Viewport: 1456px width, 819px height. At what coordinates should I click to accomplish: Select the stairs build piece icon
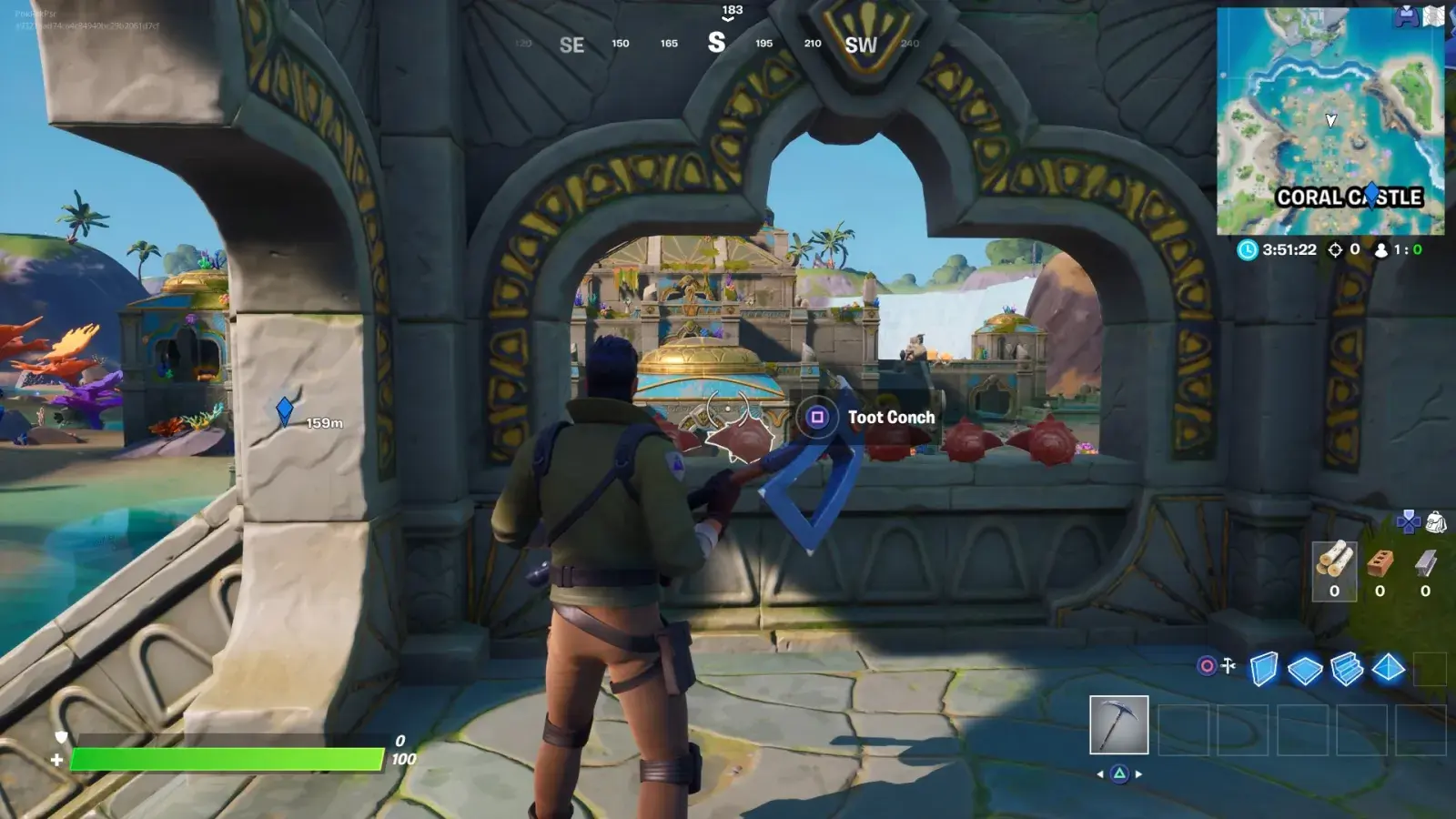coord(1346,670)
